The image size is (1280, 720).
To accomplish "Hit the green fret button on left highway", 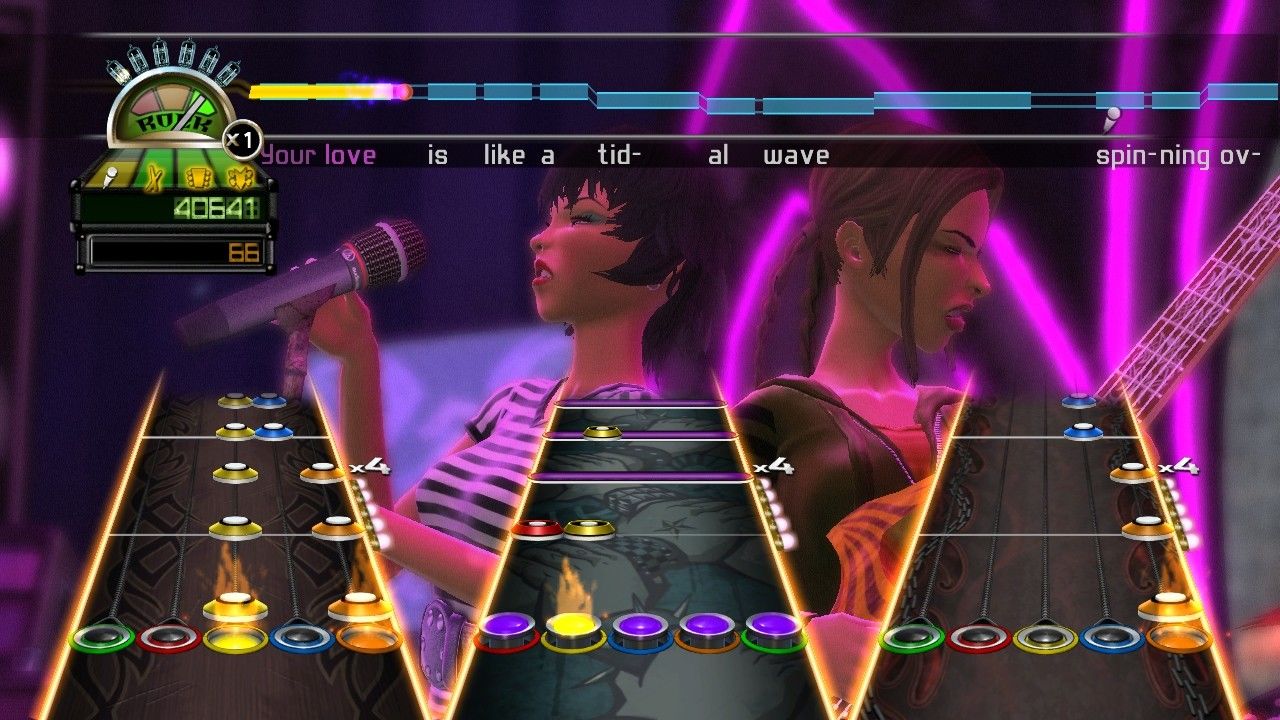I will coord(102,637).
